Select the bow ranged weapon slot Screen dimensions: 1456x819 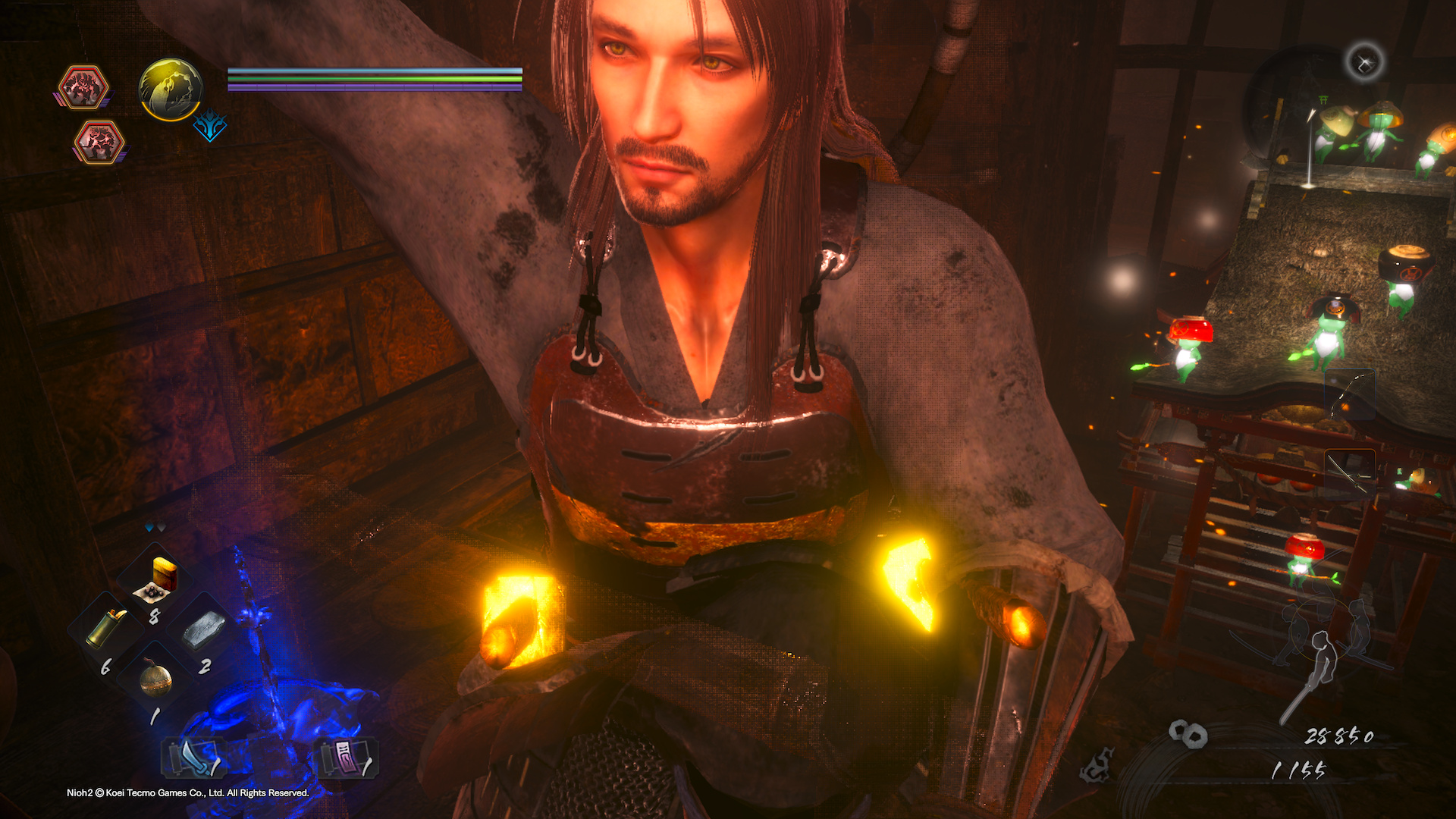pyautogui.click(x=1349, y=395)
